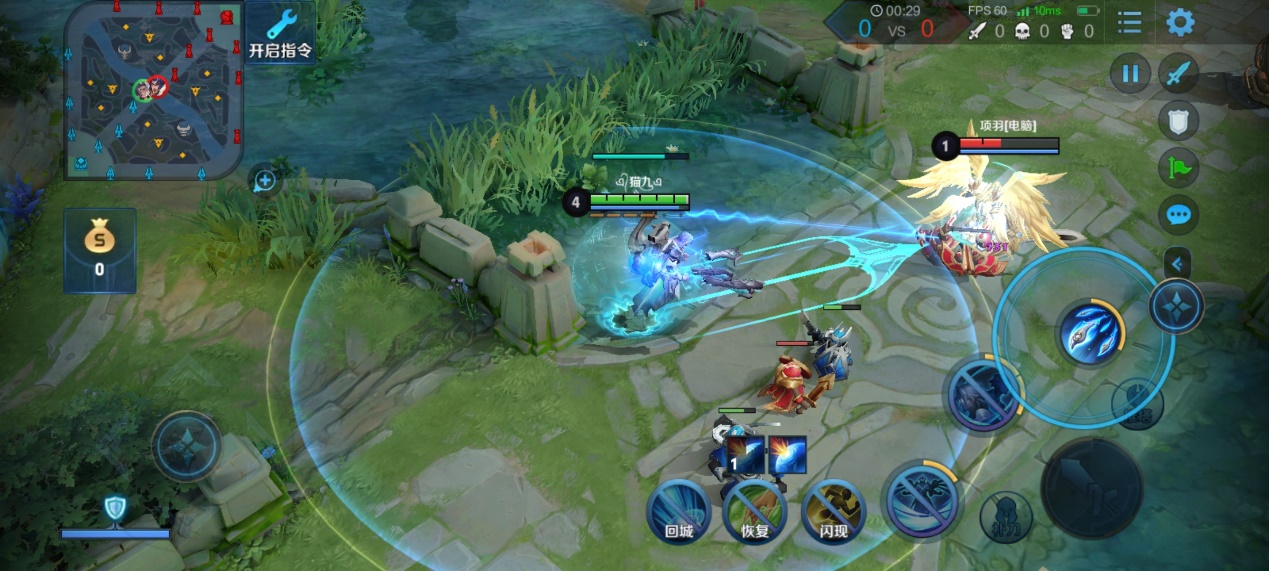This screenshot has width=1269, height=571.
Task: Select the green flag gather signal
Action: click(x=1179, y=167)
